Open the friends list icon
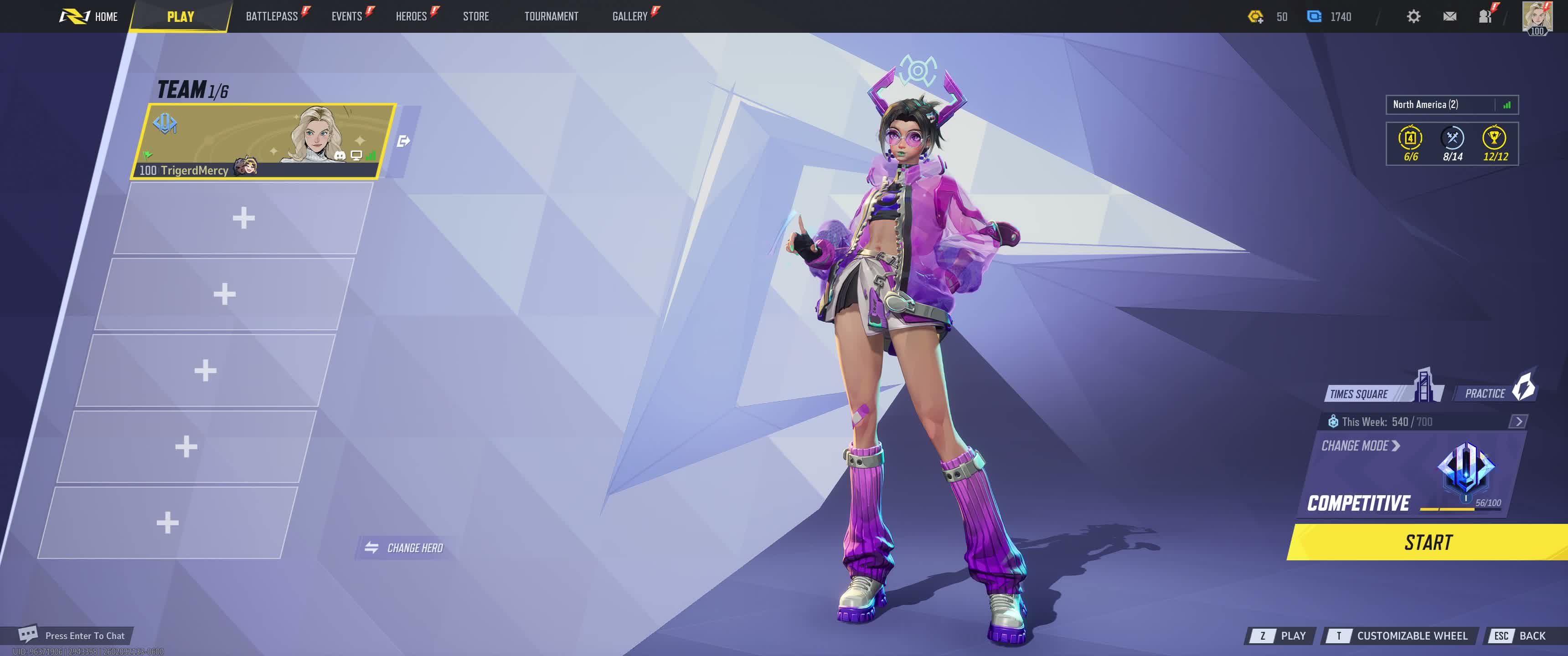Viewport: 1568px width, 656px height. (x=1485, y=16)
